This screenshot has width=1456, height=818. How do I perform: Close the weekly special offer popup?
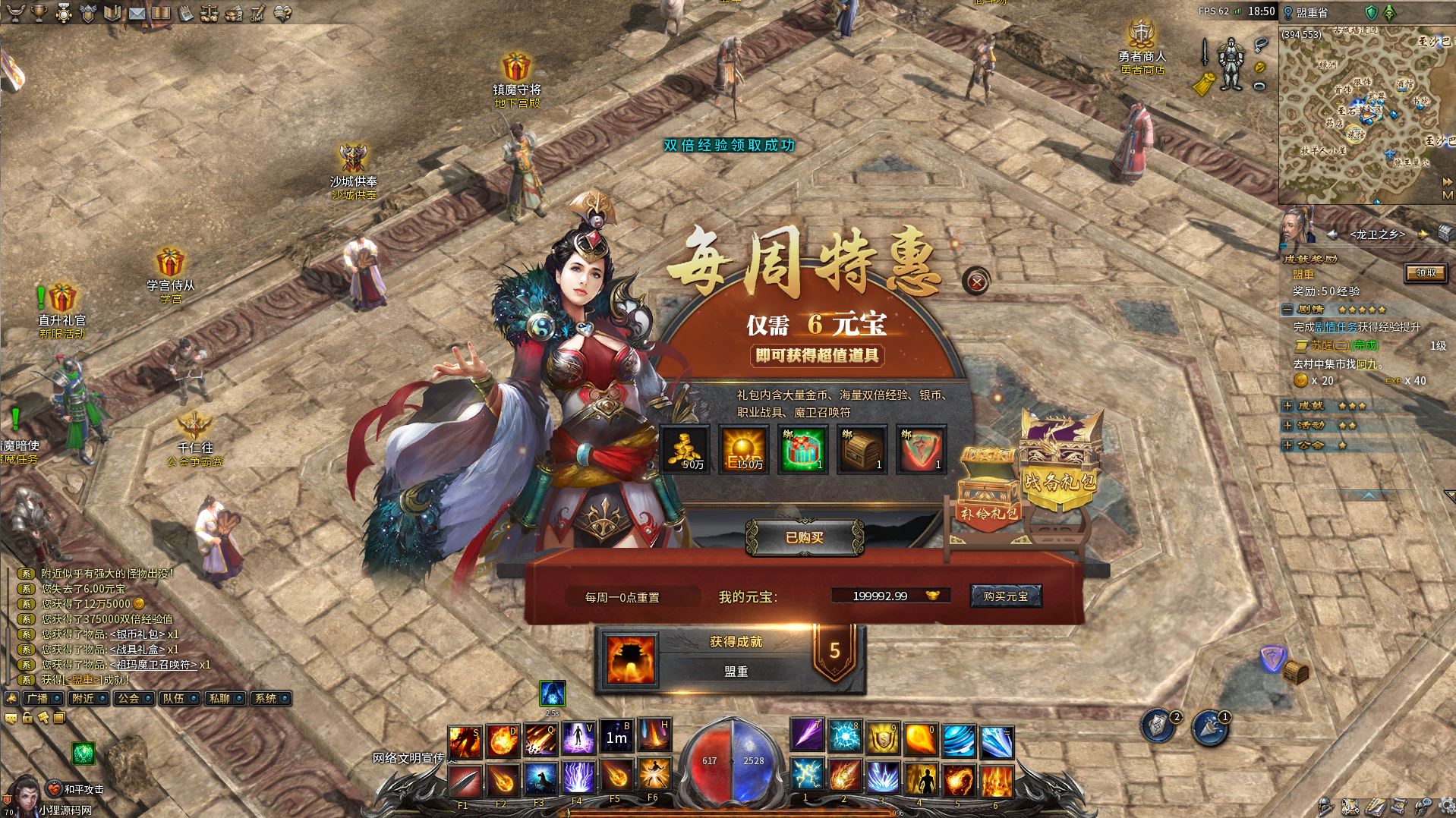pyautogui.click(x=976, y=282)
